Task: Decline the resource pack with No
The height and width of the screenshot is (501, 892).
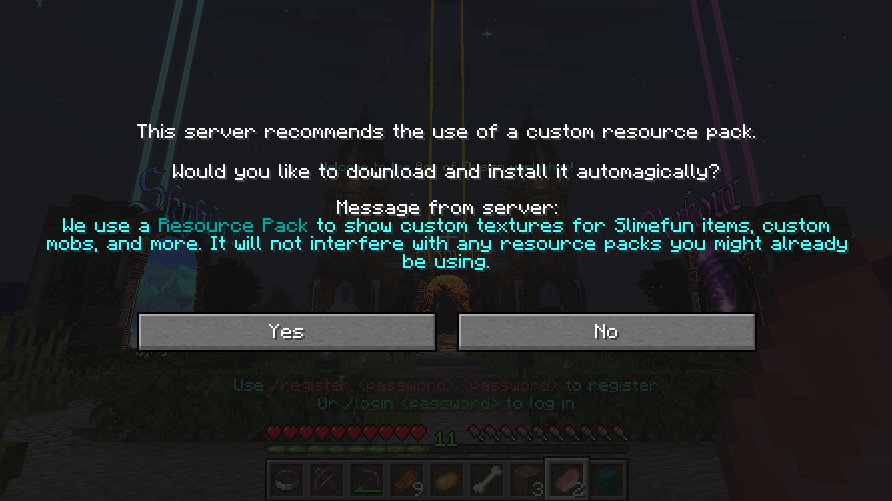Action: 606,332
